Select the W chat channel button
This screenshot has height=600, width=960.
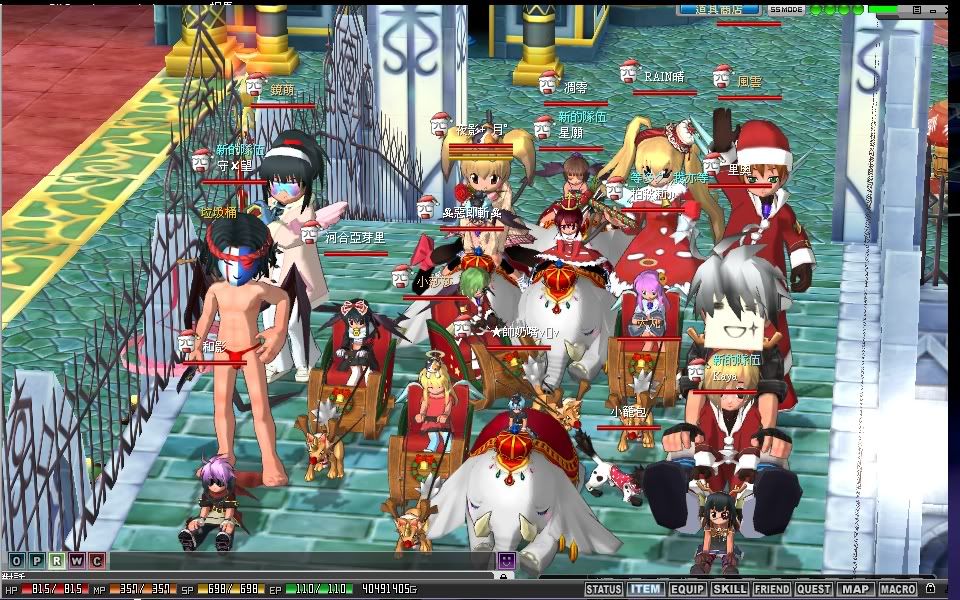pyautogui.click(x=76, y=561)
